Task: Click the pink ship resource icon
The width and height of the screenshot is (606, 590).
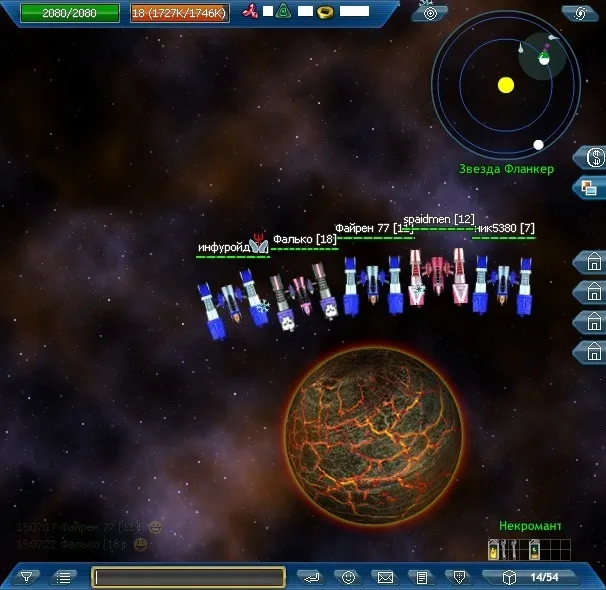Action: tap(251, 12)
